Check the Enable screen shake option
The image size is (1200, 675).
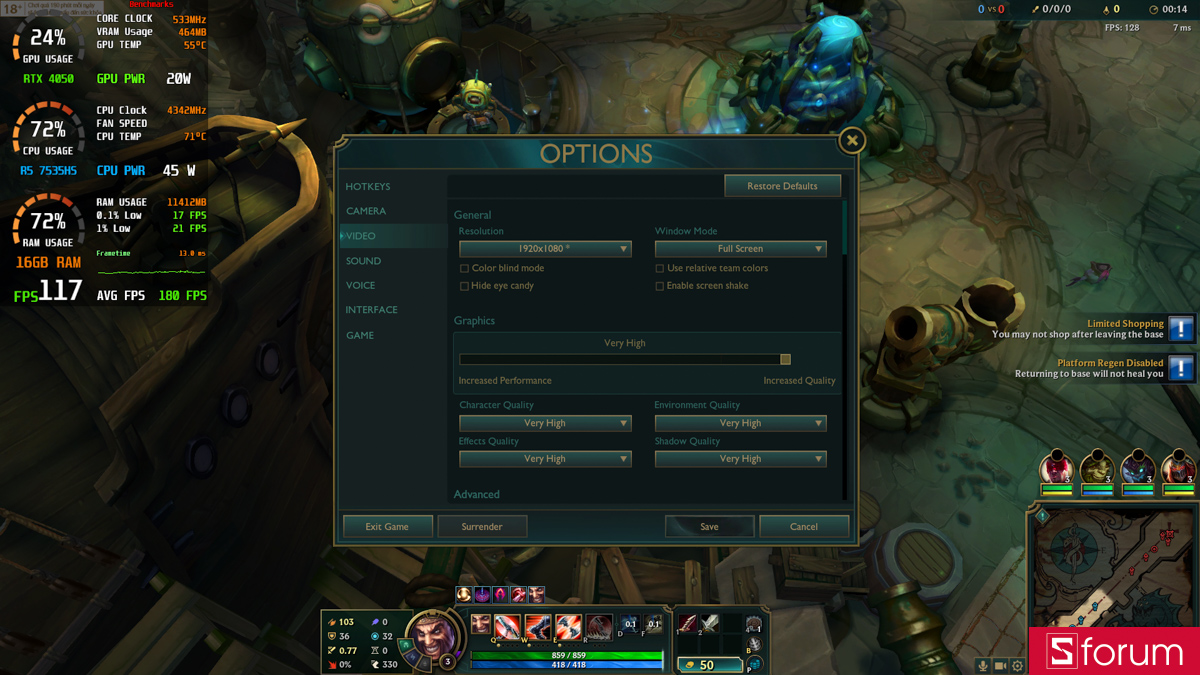tap(660, 286)
